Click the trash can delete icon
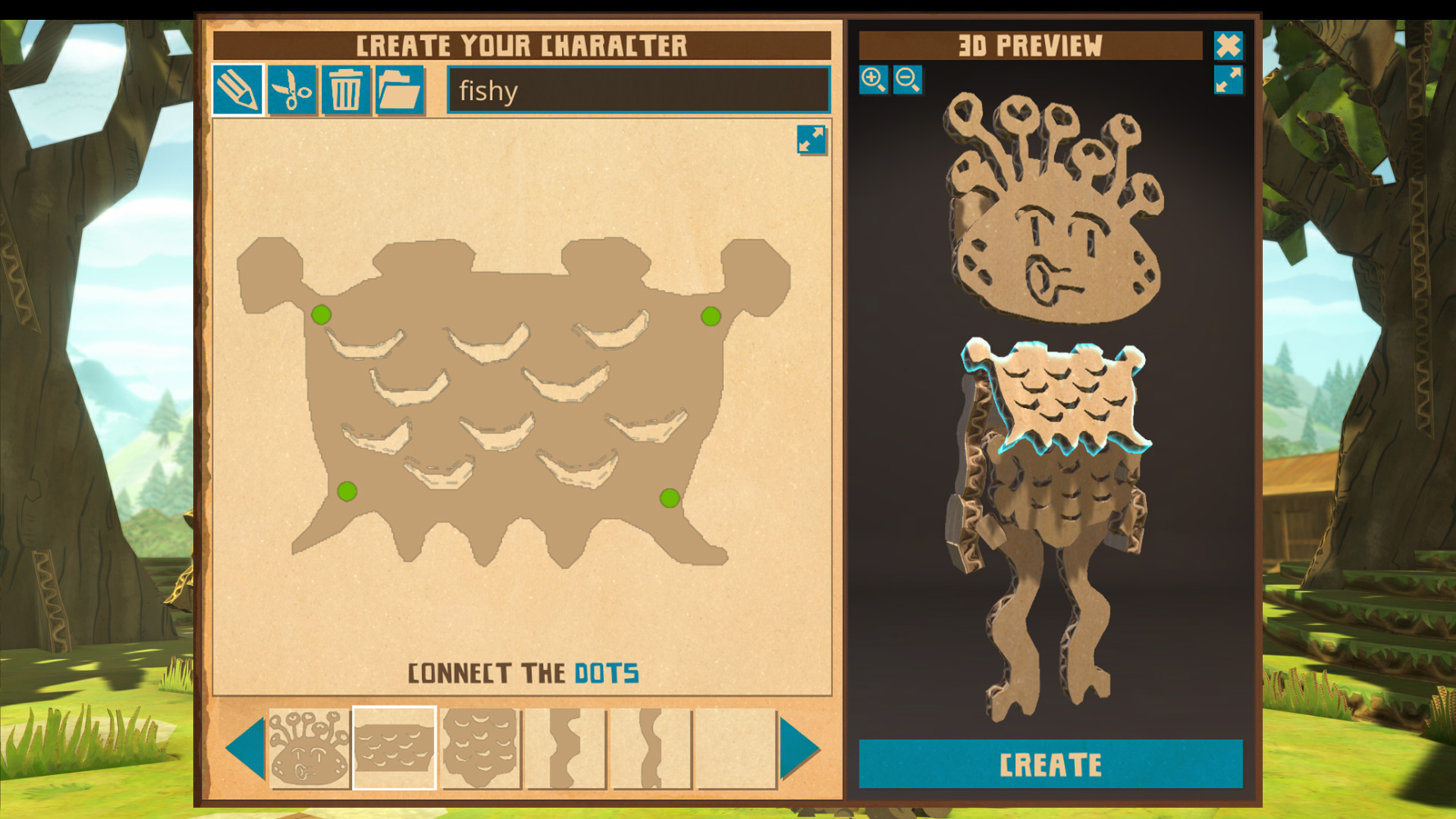Screen dimensions: 1456x819 point(346,91)
